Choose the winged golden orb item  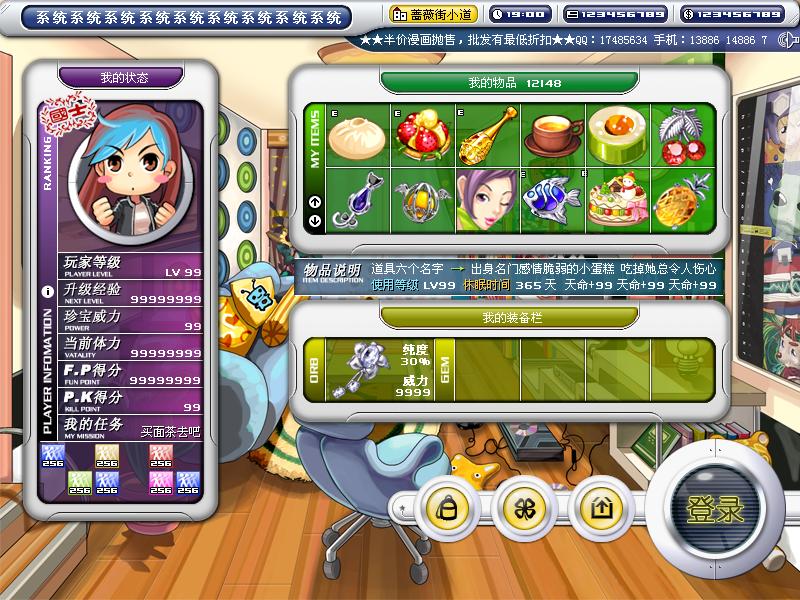[x=423, y=199]
